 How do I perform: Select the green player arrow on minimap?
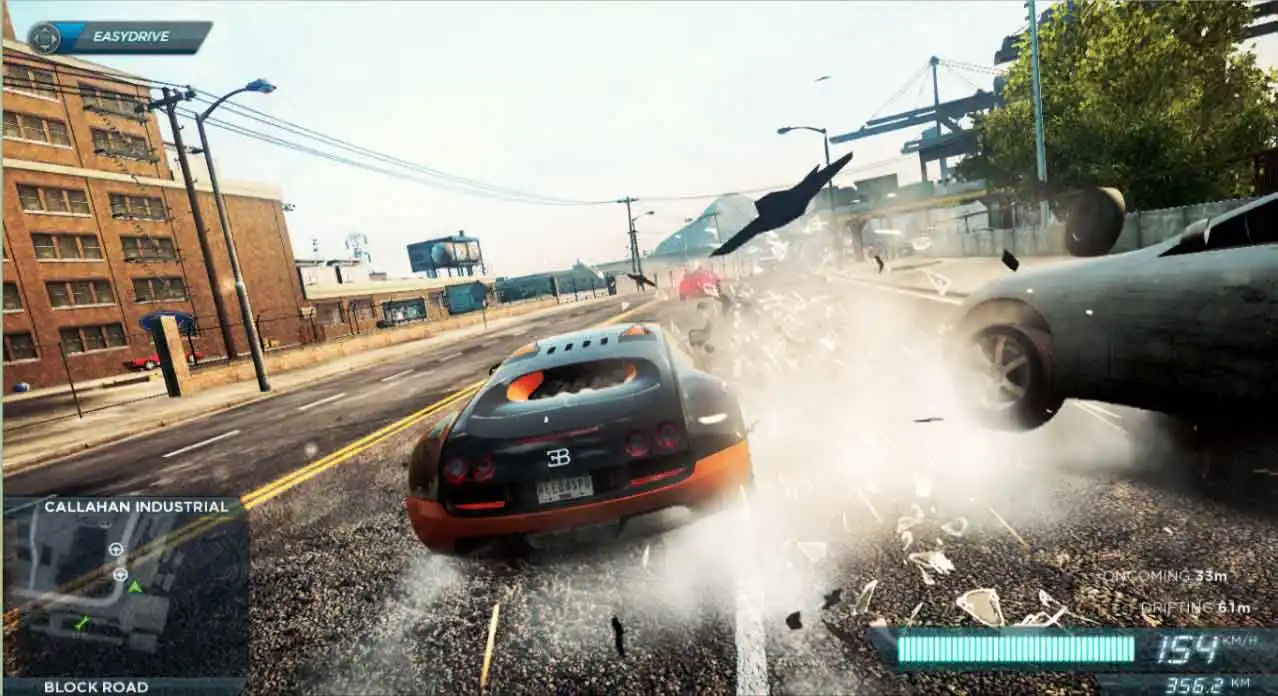coord(134,586)
